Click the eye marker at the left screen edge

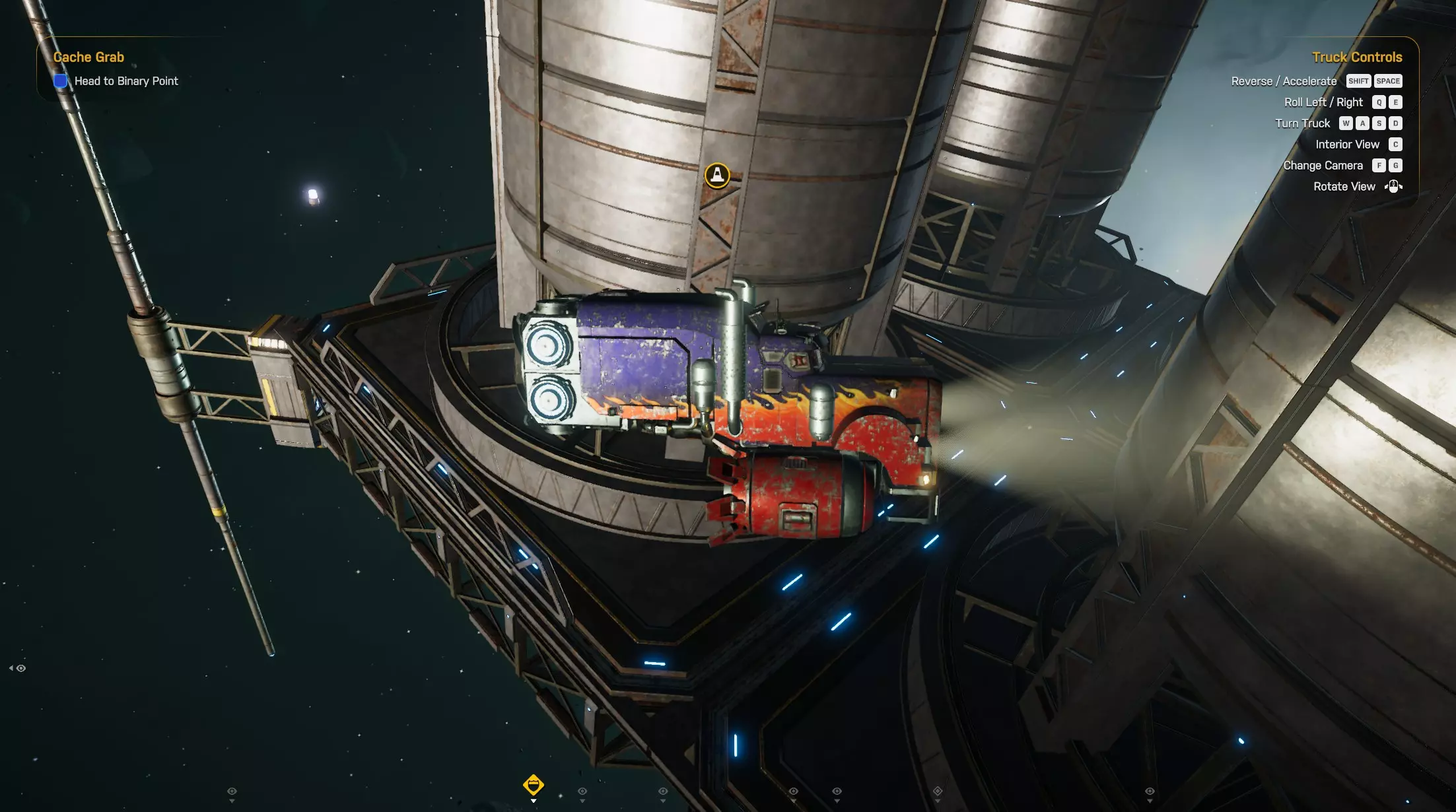[20, 668]
